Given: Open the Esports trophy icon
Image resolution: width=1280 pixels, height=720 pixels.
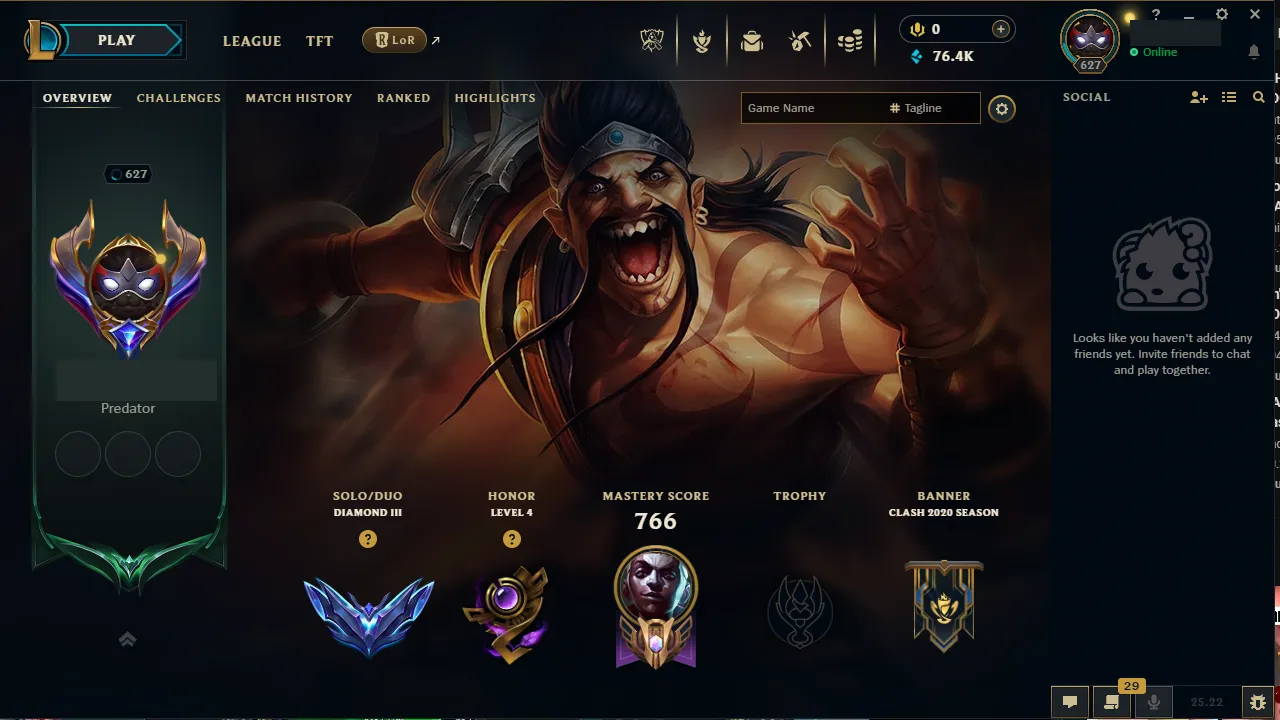Looking at the screenshot, I should 651,40.
